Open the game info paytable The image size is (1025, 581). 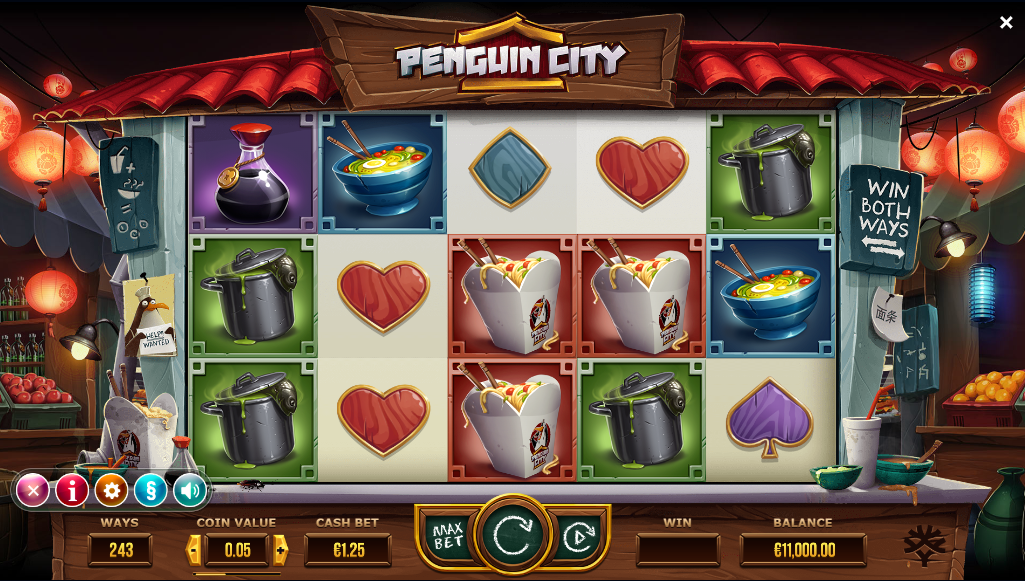point(72,490)
